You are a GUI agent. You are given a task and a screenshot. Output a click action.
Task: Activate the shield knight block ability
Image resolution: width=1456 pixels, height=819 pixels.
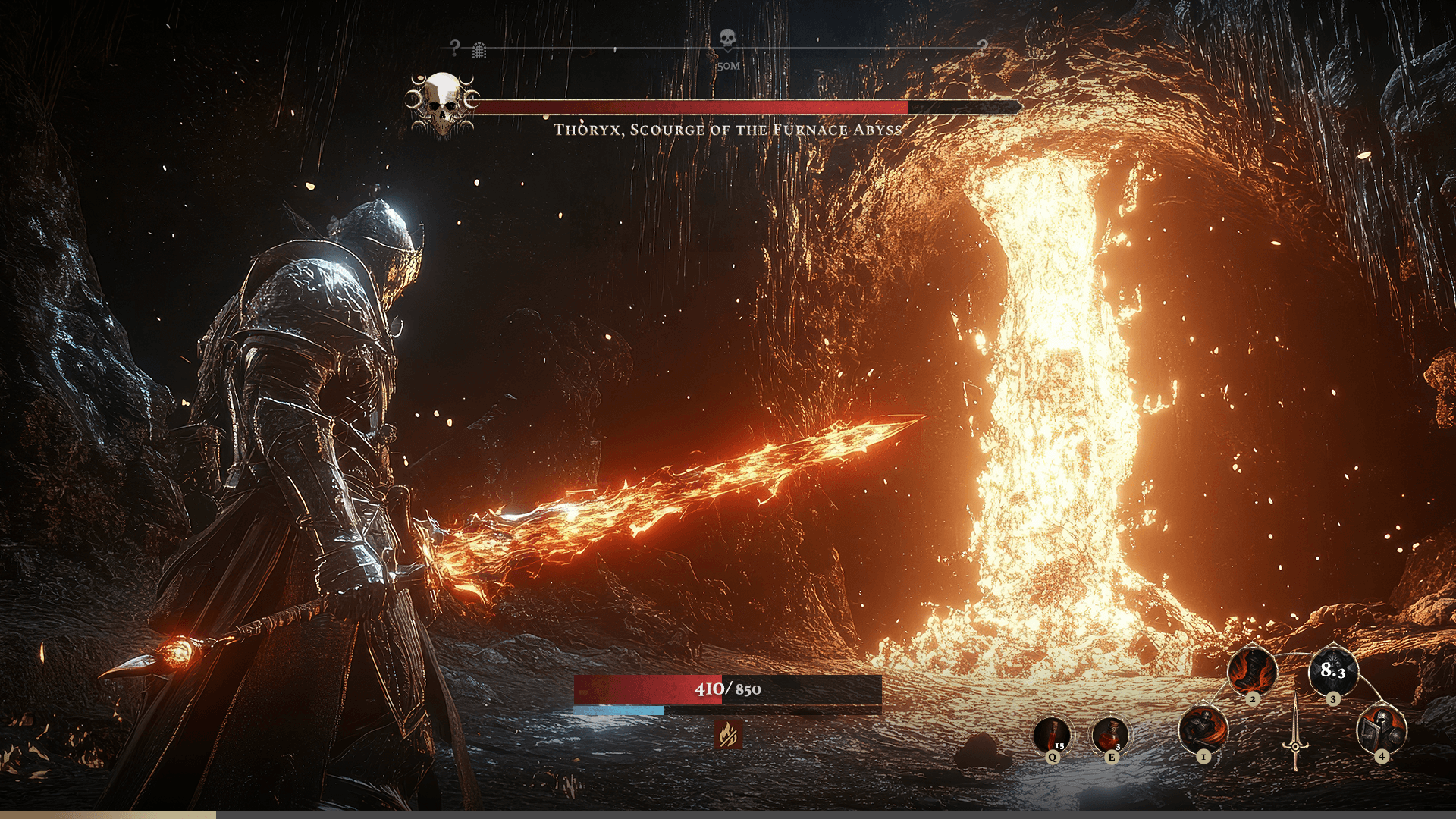coord(1381,729)
